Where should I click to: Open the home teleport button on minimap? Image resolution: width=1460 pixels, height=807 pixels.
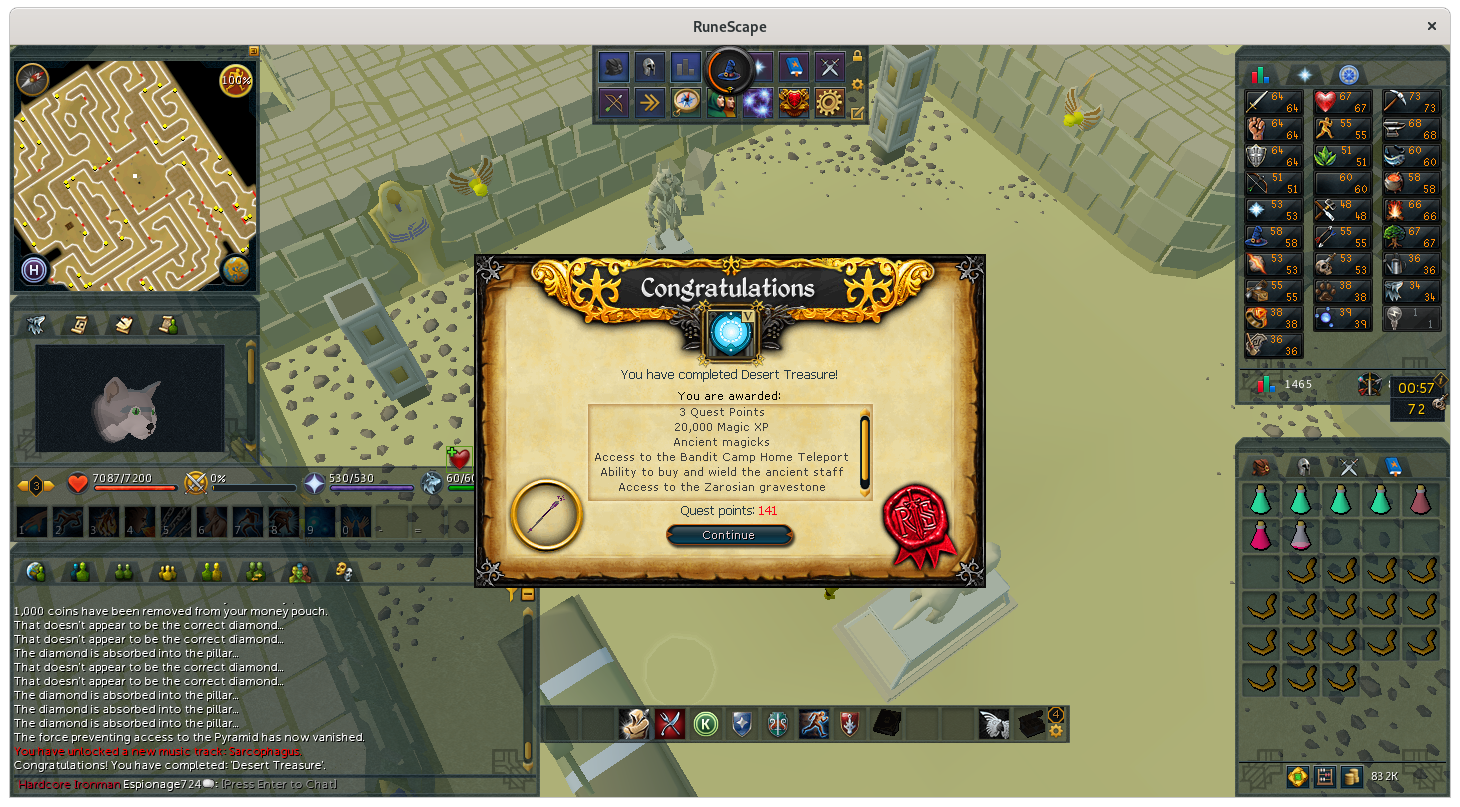33,270
